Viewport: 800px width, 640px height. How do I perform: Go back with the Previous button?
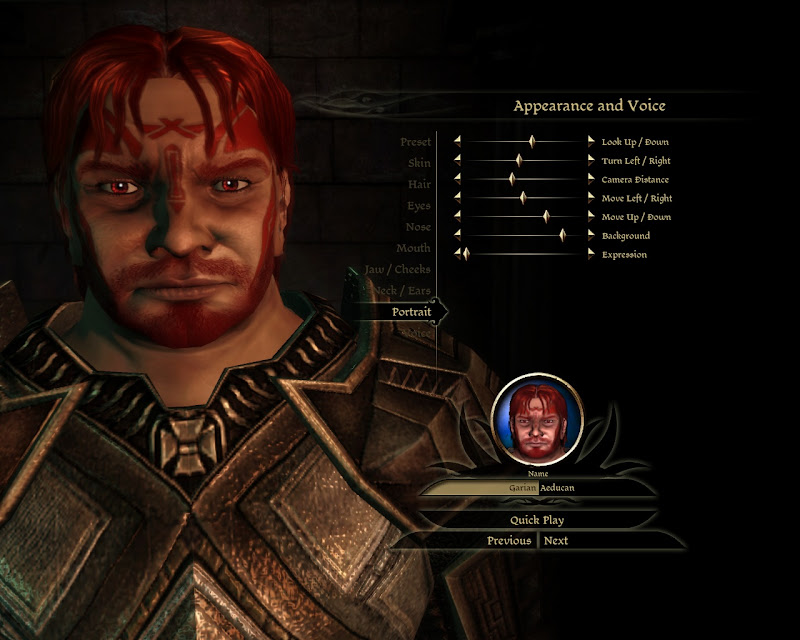coord(509,541)
